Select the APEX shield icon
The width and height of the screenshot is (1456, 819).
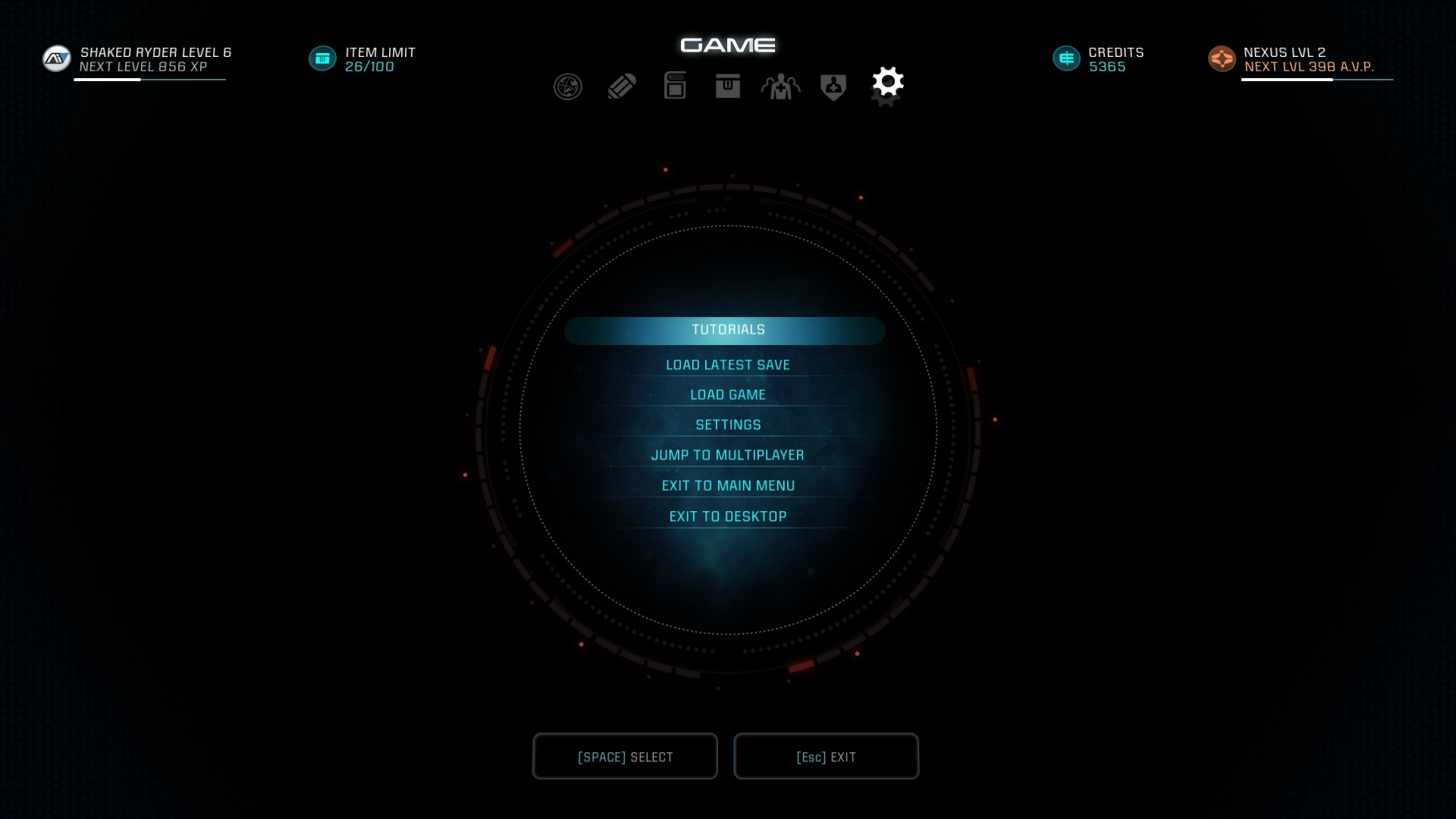click(x=833, y=86)
